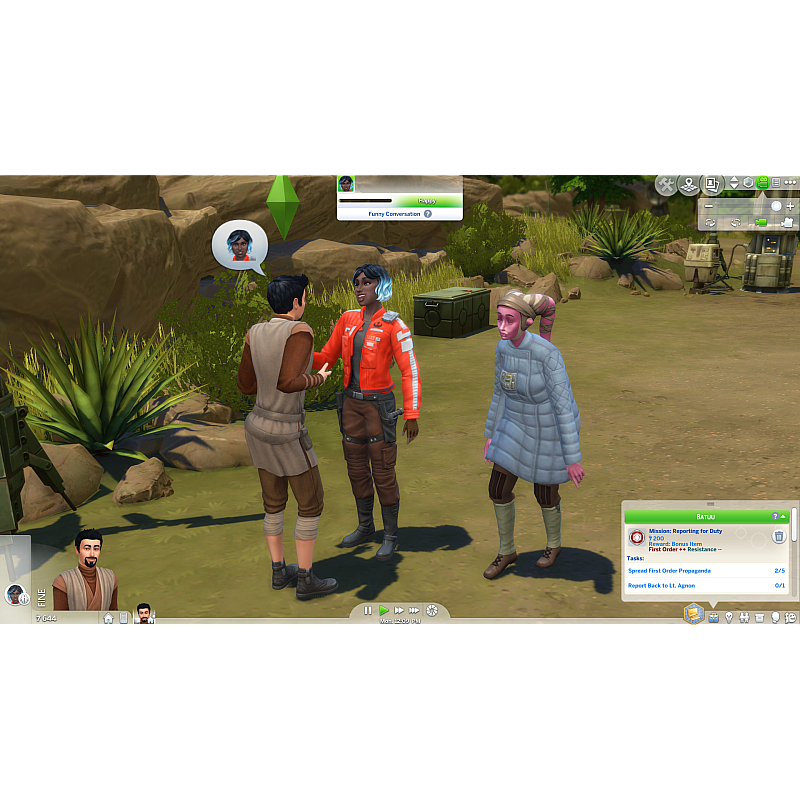The image size is (800, 800).
Task: Open the Funny Conversation info question mark
Action: [428, 214]
